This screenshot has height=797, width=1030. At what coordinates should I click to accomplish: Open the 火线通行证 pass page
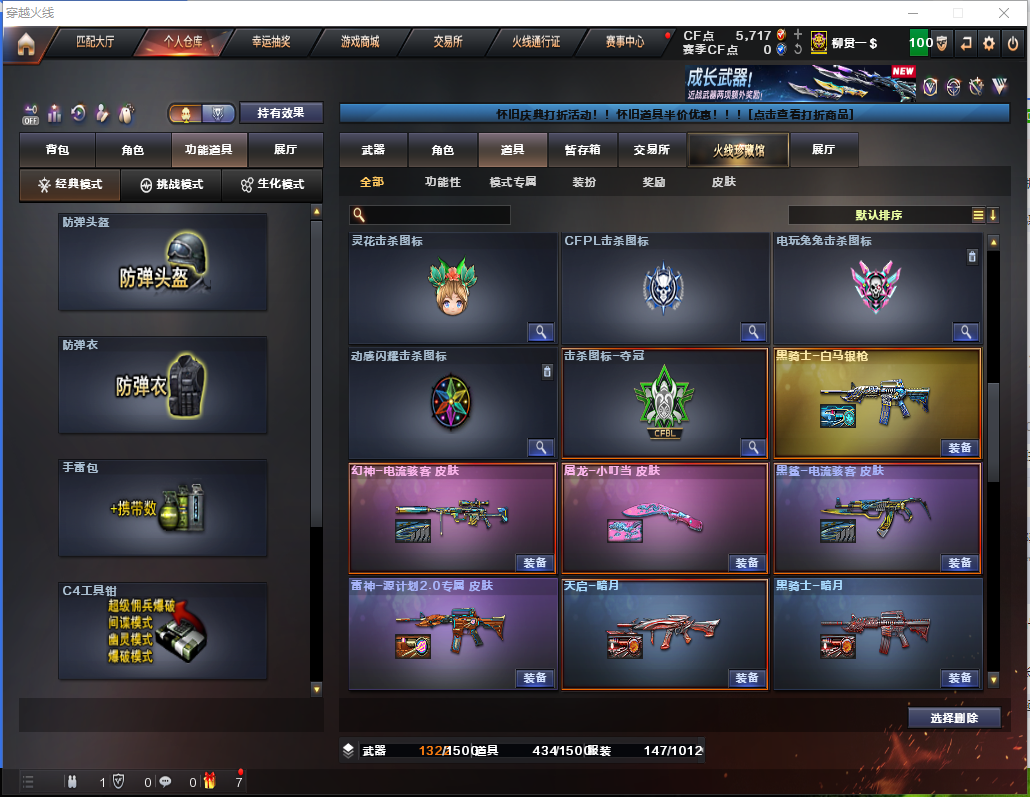pyautogui.click(x=536, y=42)
